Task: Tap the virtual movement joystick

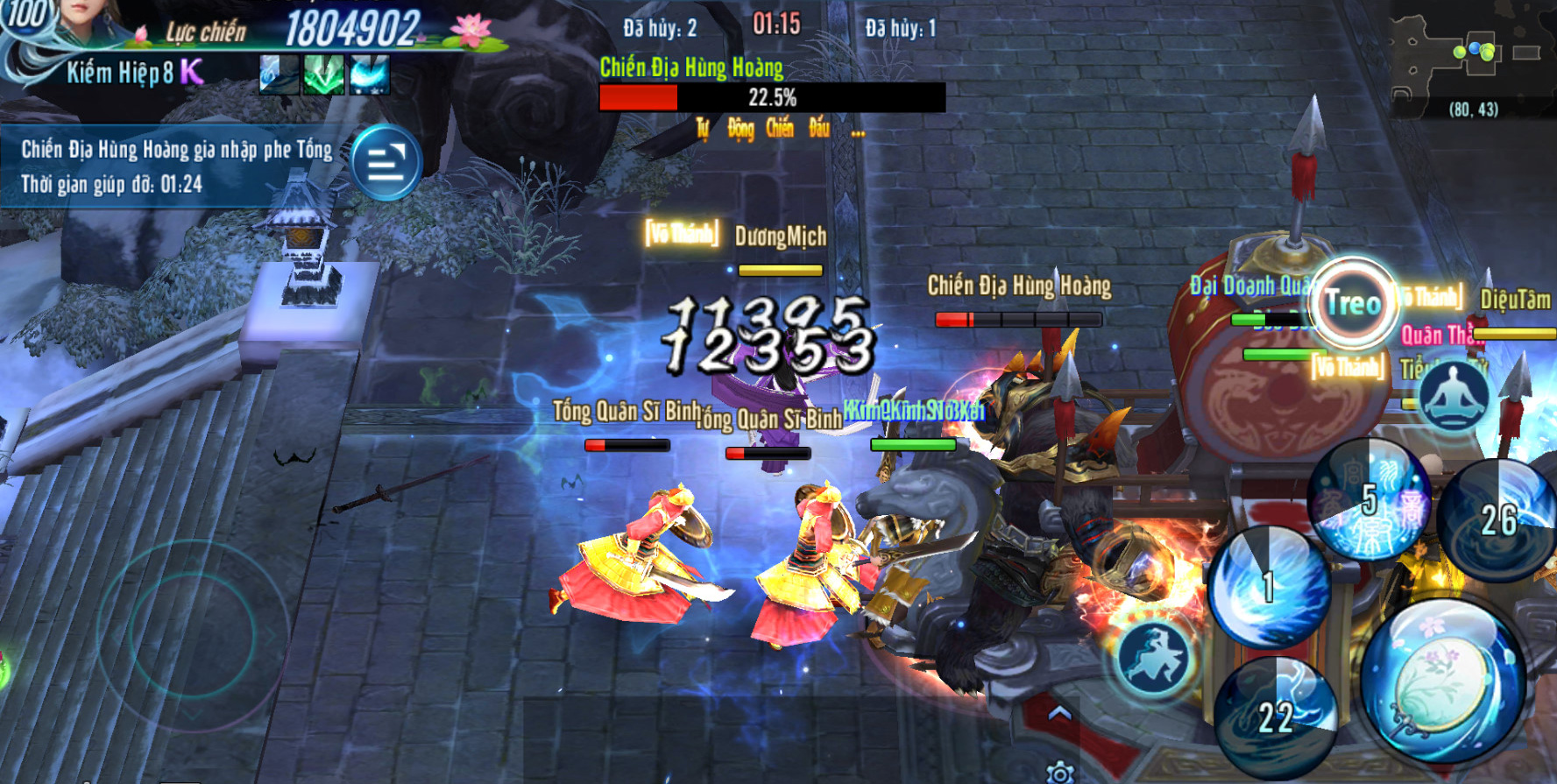Action: tap(193, 632)
